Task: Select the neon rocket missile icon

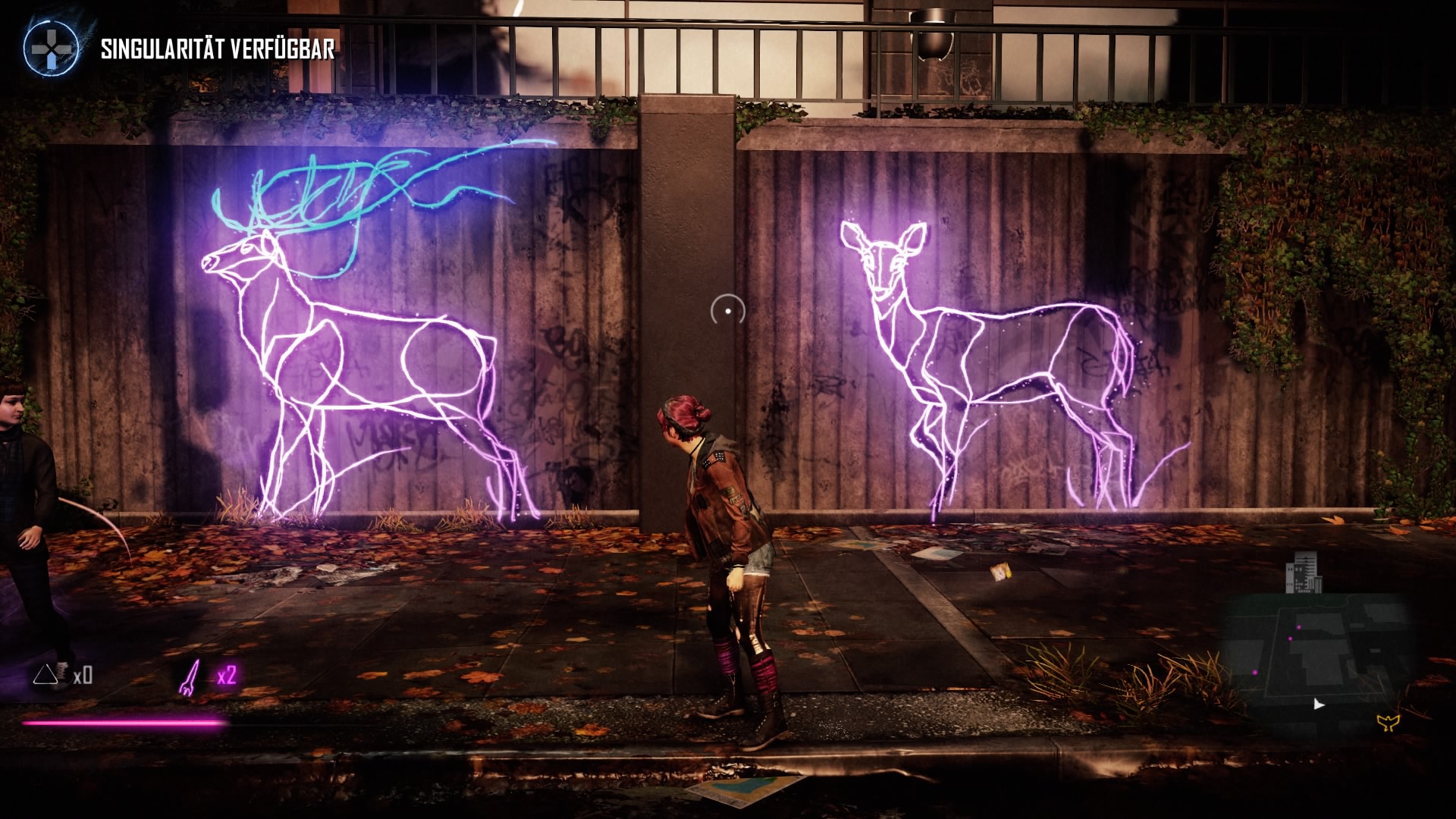Action: (188, 676)
